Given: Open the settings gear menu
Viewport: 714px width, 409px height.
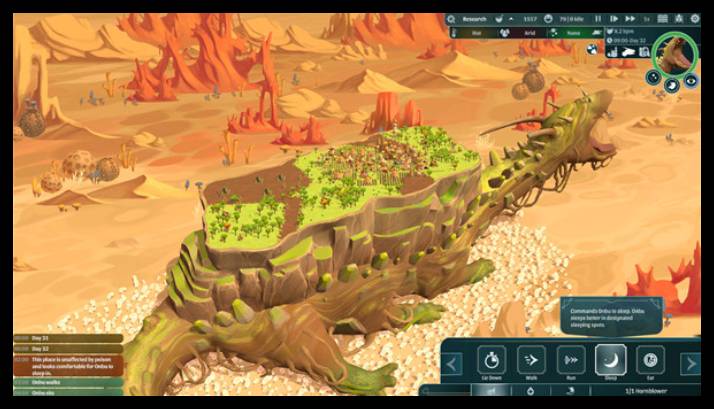Looking at the screenshot, I should pyautogui.click(x=695, y=18).
